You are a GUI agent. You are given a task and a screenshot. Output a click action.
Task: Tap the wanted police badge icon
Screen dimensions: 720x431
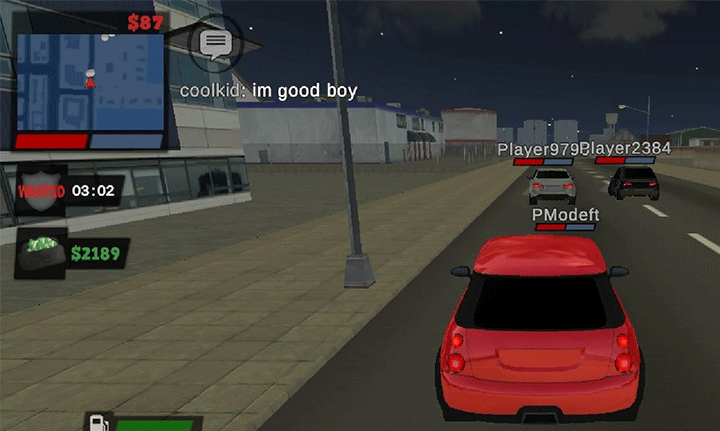pyautogui.click(x=42, y=190)
